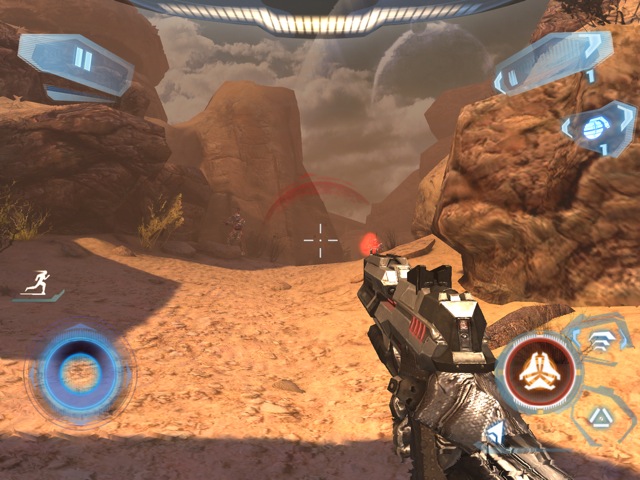Tap the small triangle action button
The width and height of the screenshot is (640, 480).
tap(600, 417)
